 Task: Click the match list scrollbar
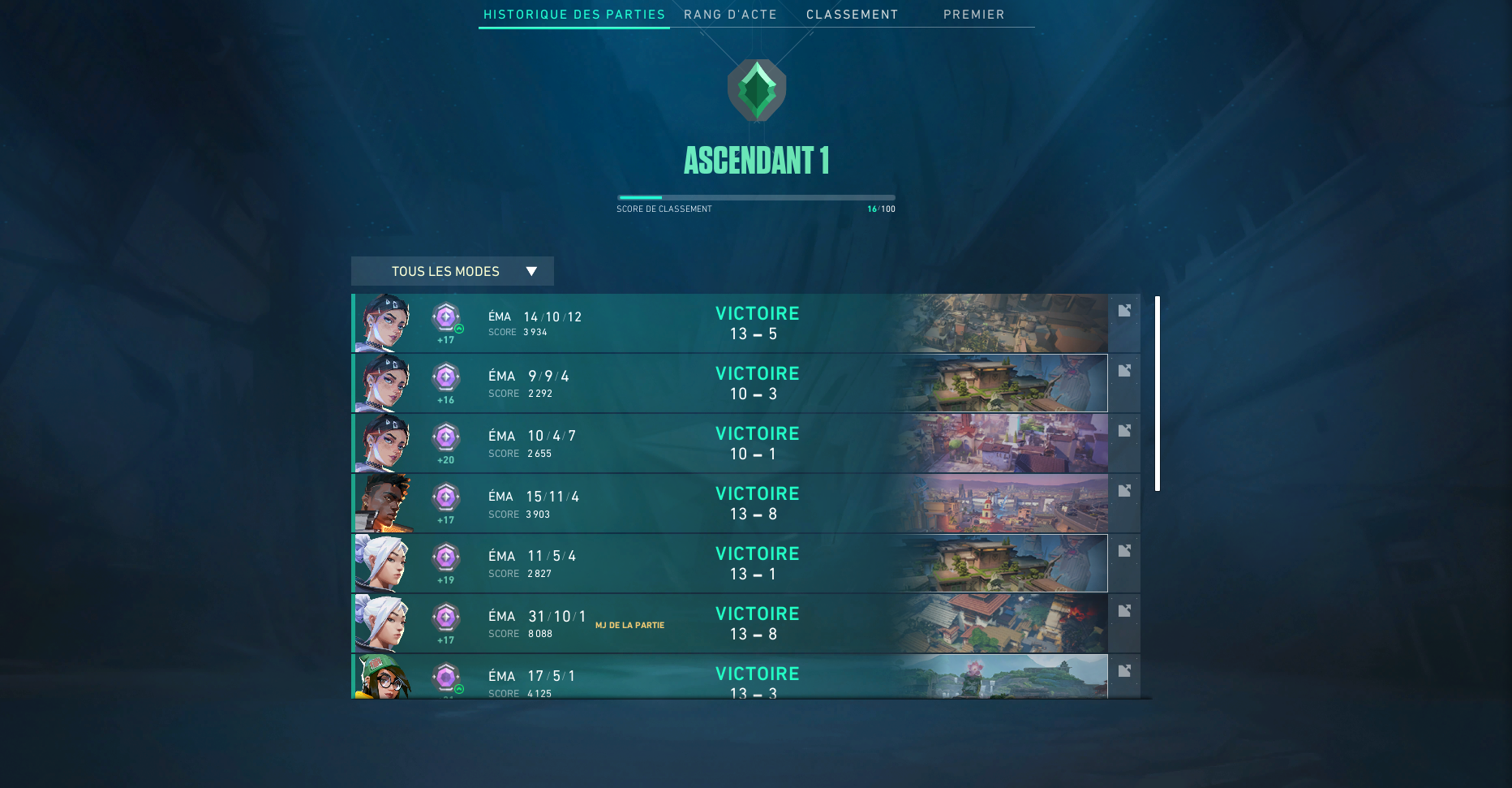(1158, 394)
